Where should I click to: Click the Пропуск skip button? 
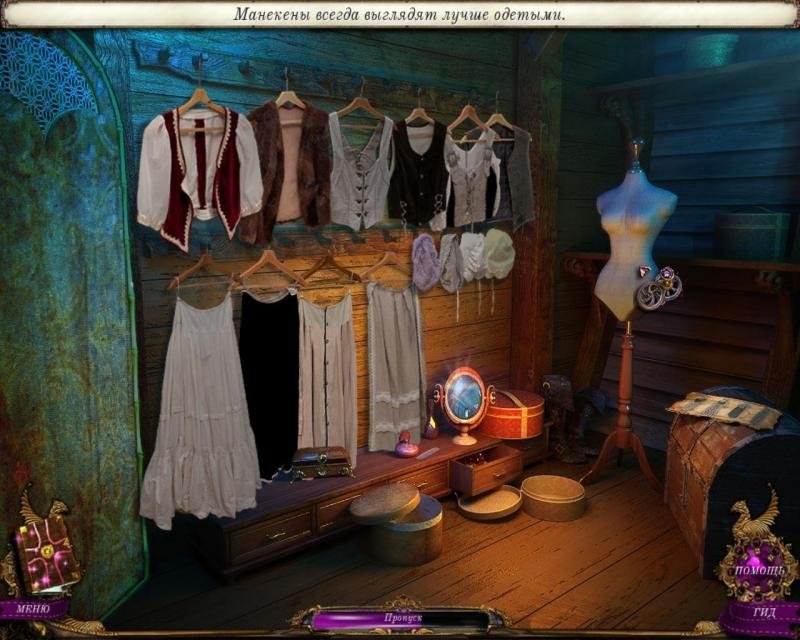400,620
